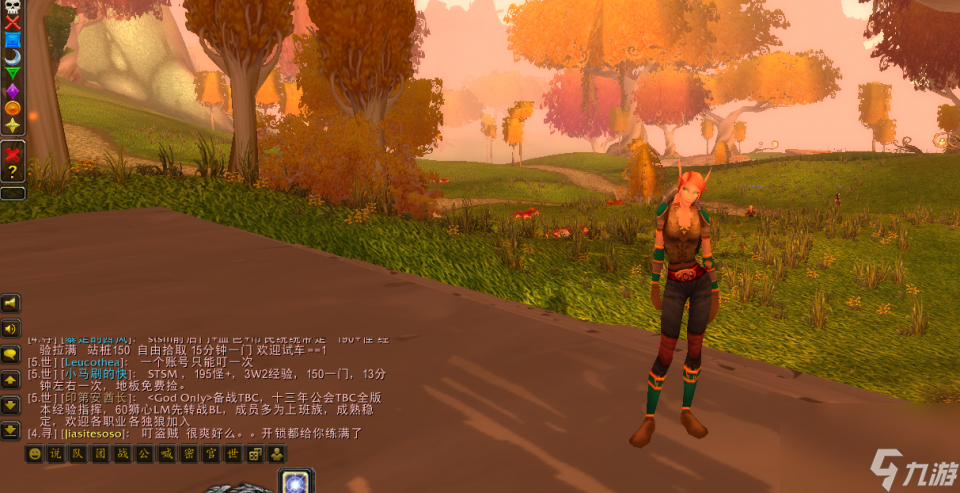Viewport: 960px width, 493px height.
Task: Open the emoji smiley face panel
Action: pos(35,454)
